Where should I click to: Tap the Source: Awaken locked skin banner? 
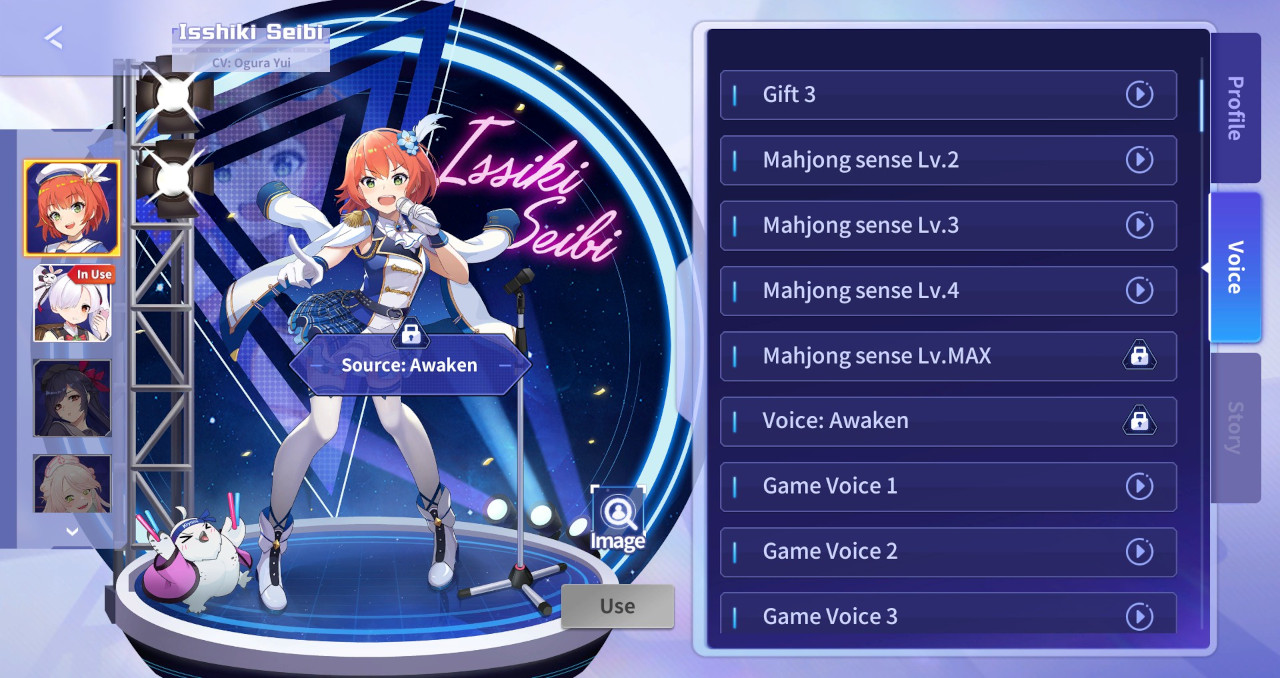pos(410,365)
